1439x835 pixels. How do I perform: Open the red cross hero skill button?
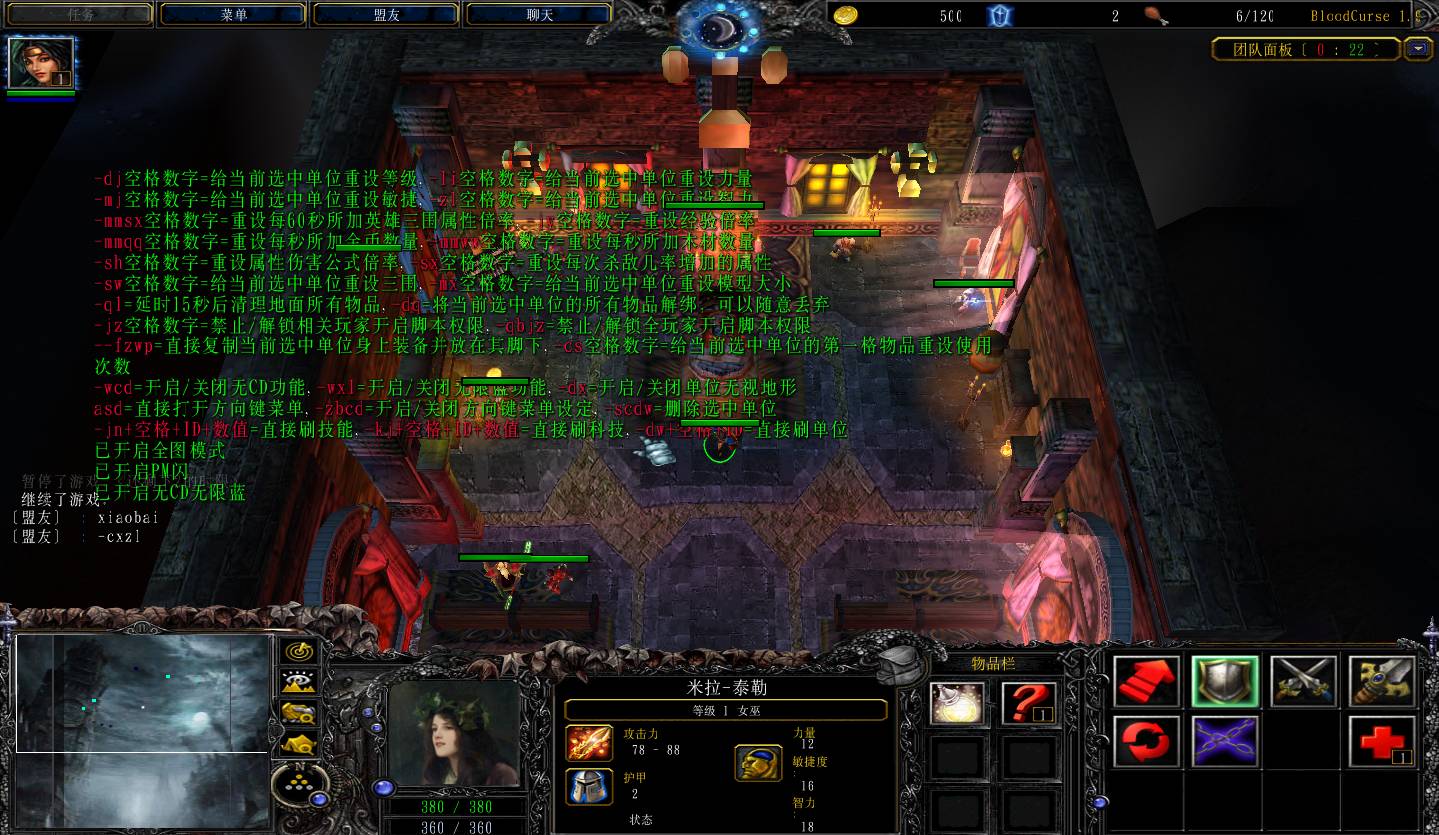pyautogui.click(x=1381, y=741)
